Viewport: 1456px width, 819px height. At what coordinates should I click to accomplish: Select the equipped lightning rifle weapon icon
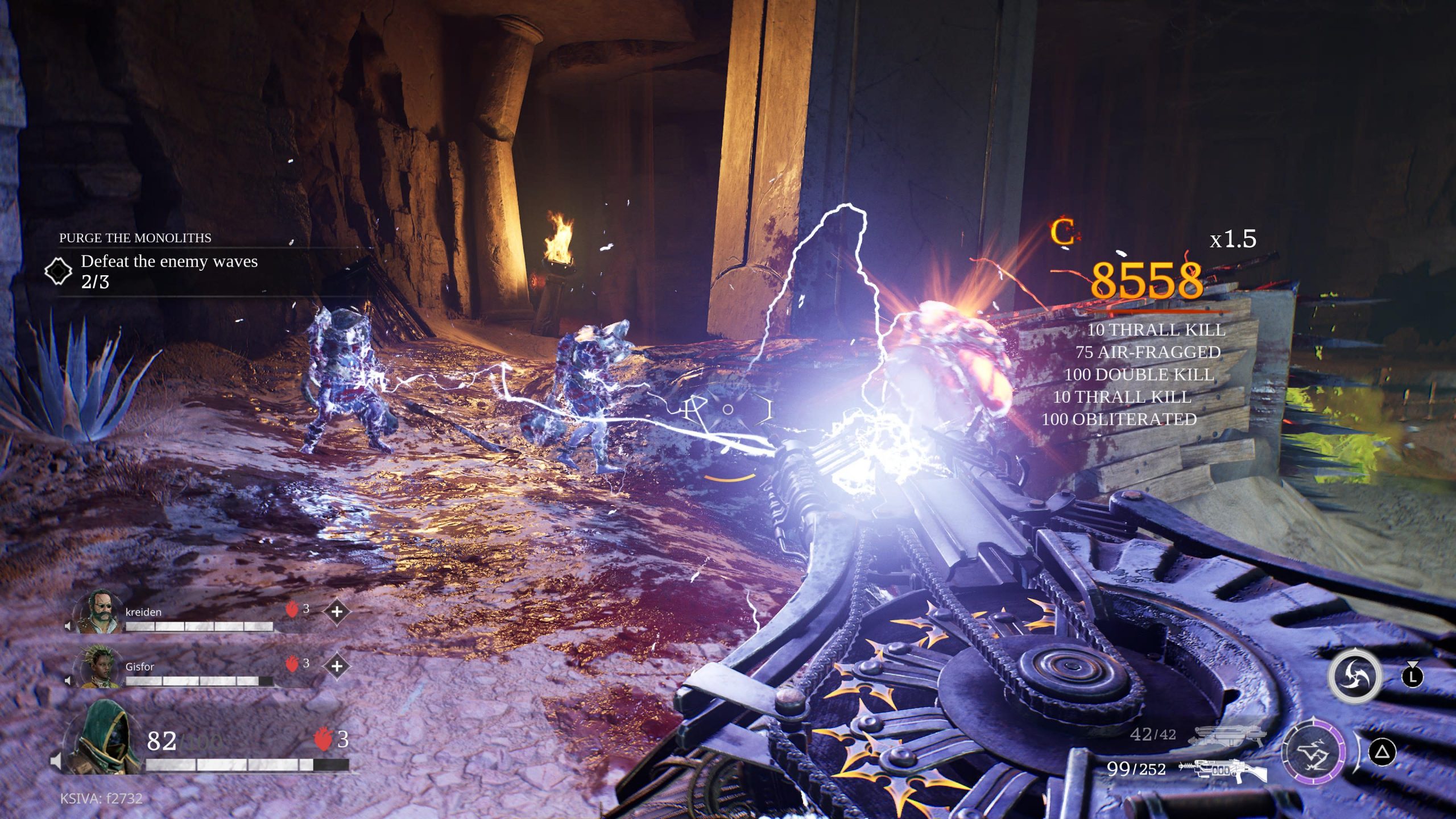coord(1224,770)
